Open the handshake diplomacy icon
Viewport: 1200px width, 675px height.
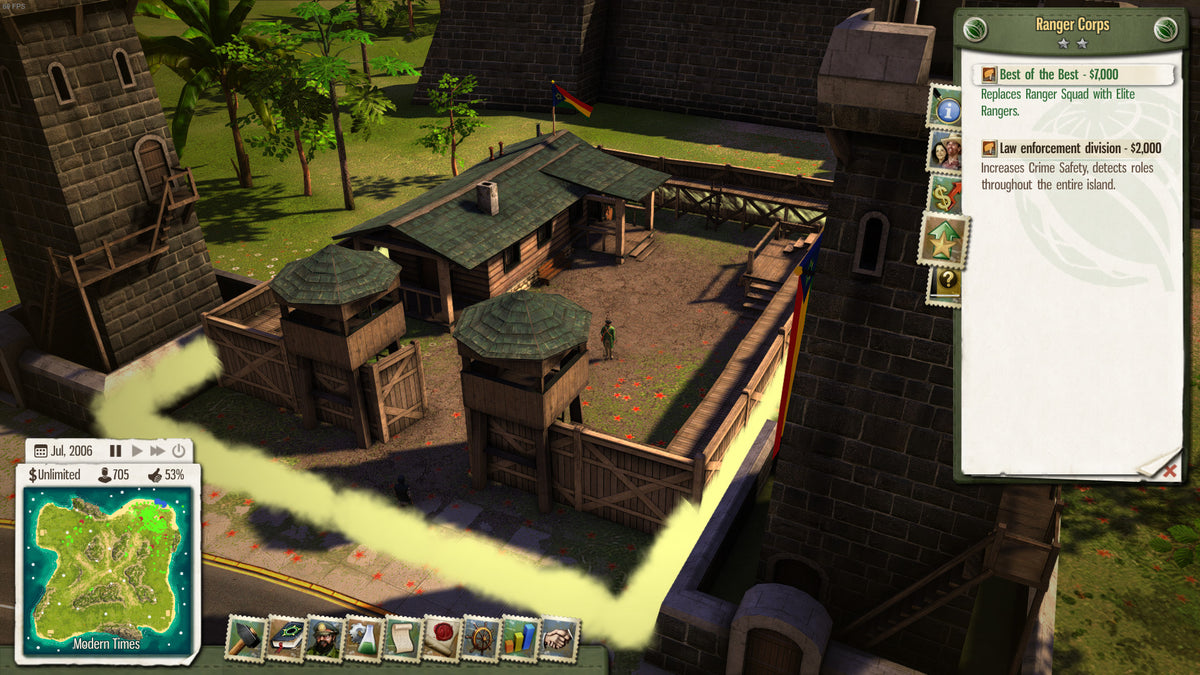[559, 638]
